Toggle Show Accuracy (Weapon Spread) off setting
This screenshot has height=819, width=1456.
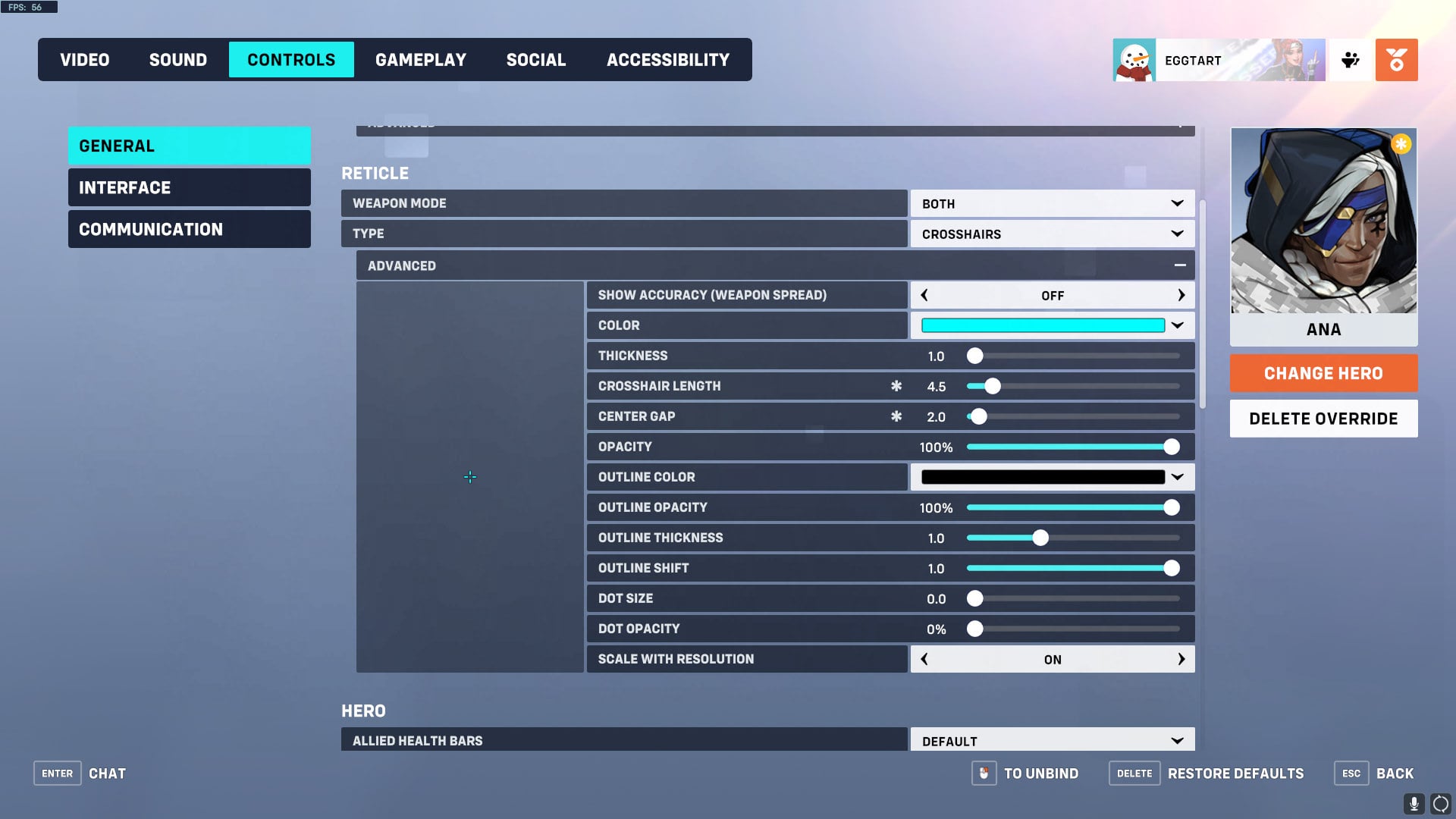click(1053, 295)
